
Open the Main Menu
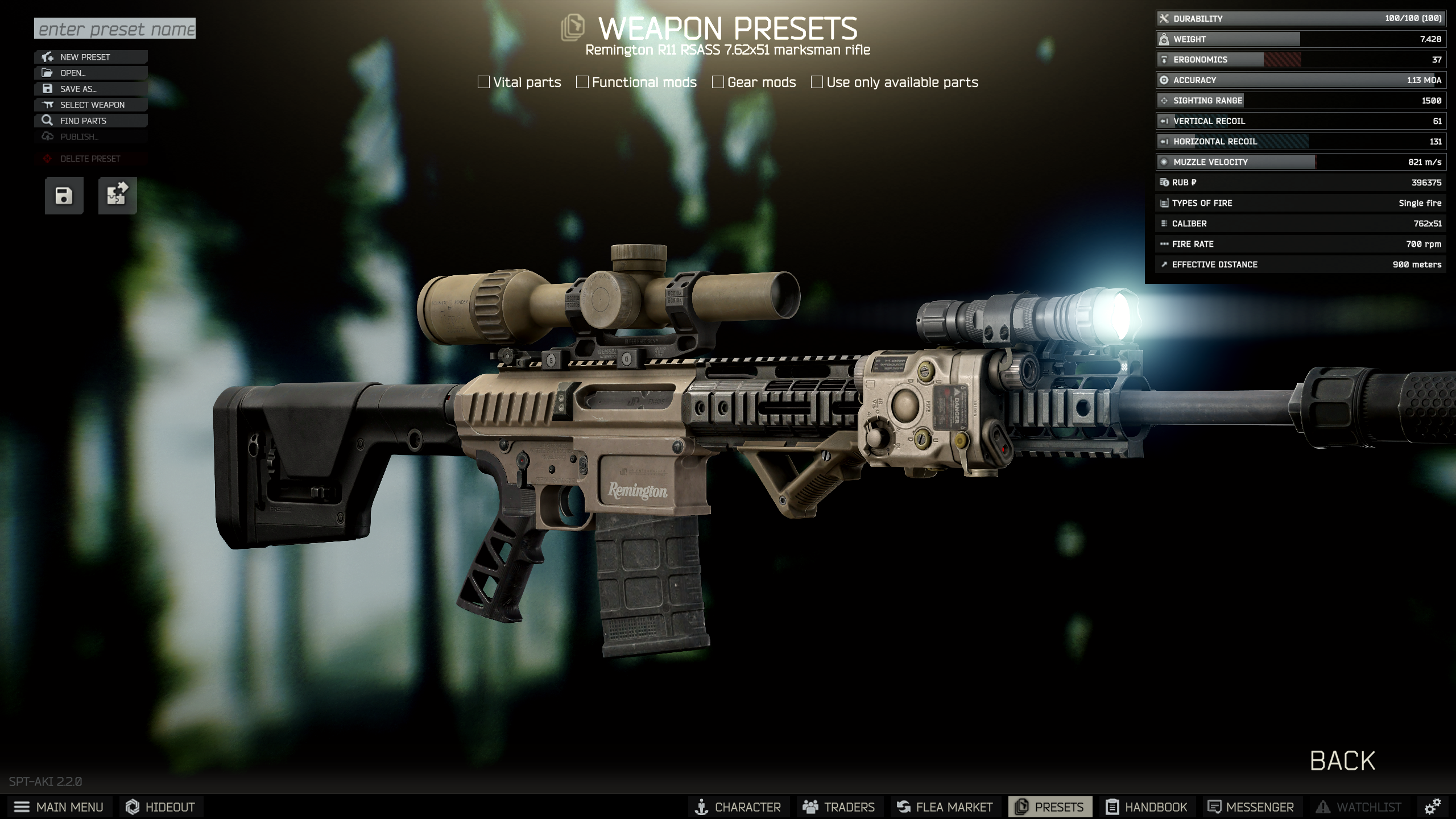click(x=59, y=807)
